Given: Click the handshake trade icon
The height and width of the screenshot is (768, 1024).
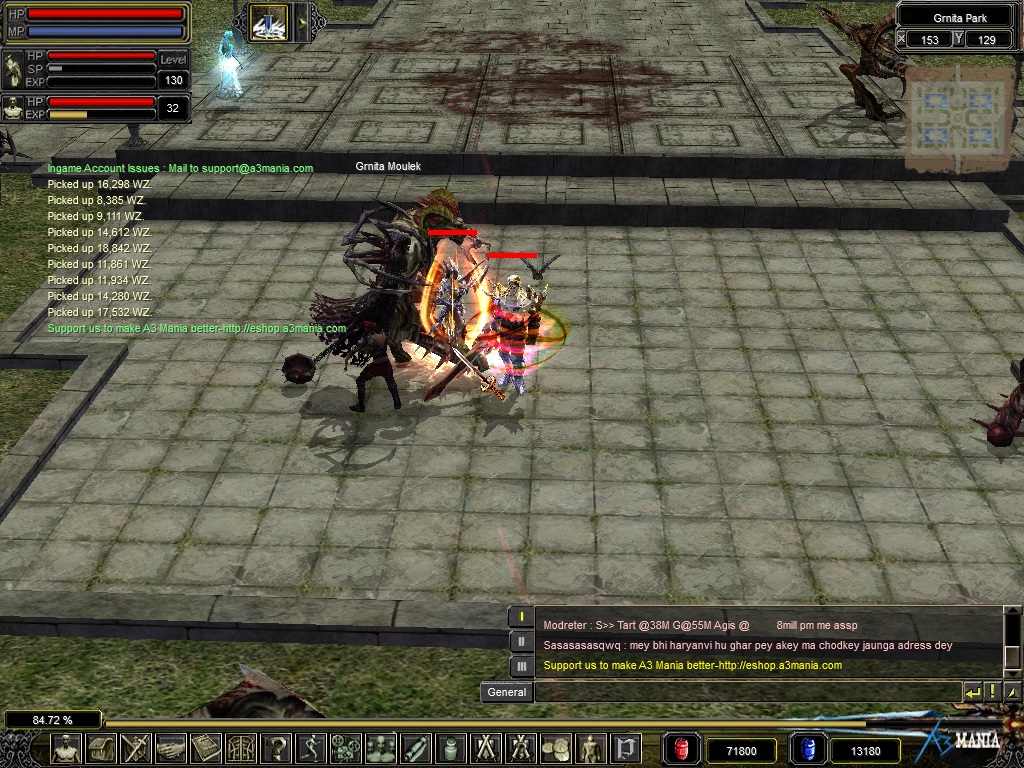Looking at the screenshot, I should [171, 748].
